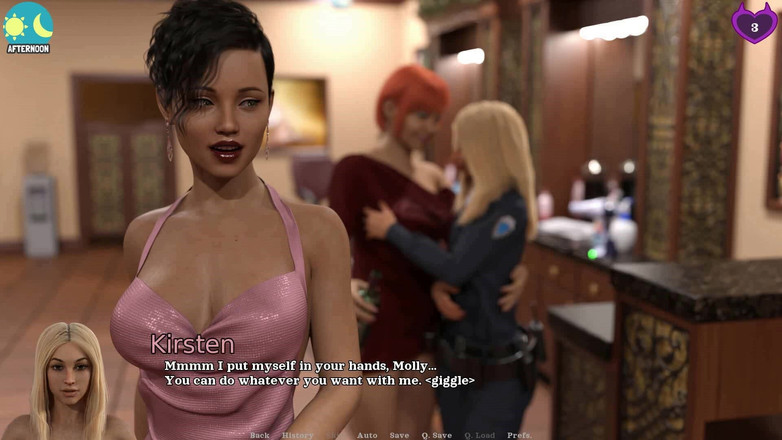Image resolution: width=782 pixels, height=440 pixels.
Task: Click the purple heart counter icon
Action: click(754, 23)
